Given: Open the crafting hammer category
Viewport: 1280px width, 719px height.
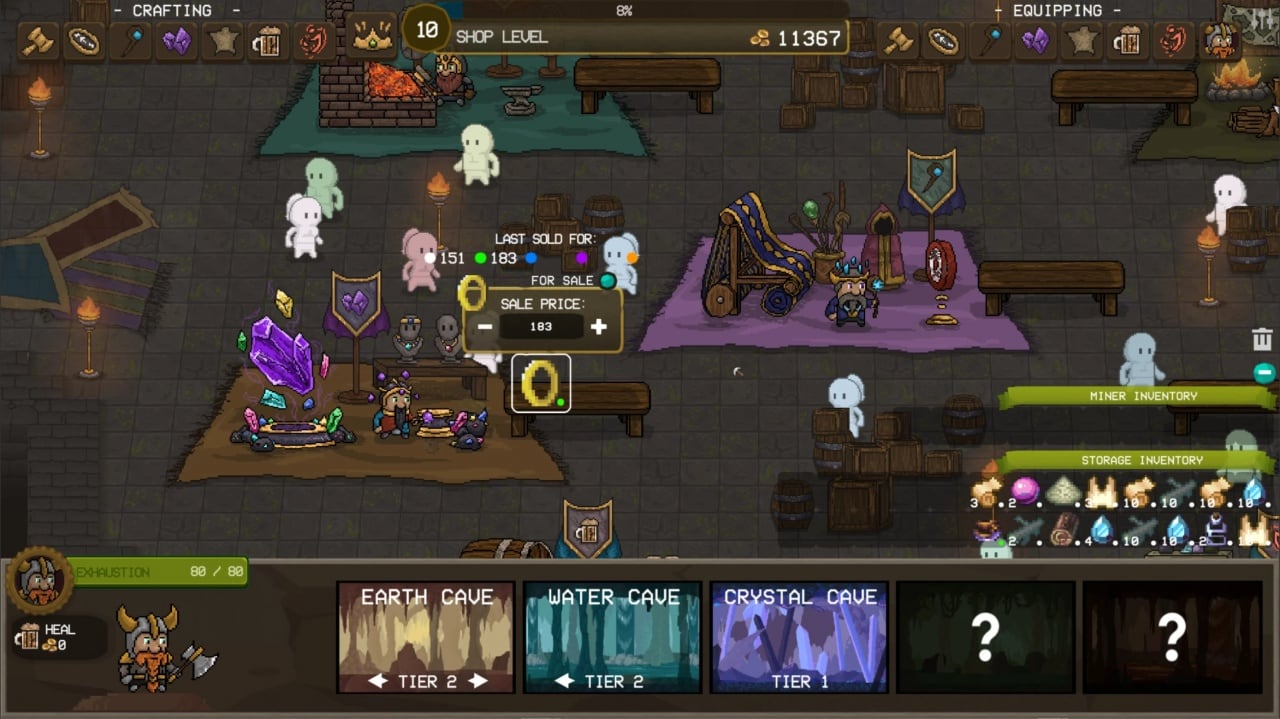Looking at the screenshot, I should (x=37, y=41).
